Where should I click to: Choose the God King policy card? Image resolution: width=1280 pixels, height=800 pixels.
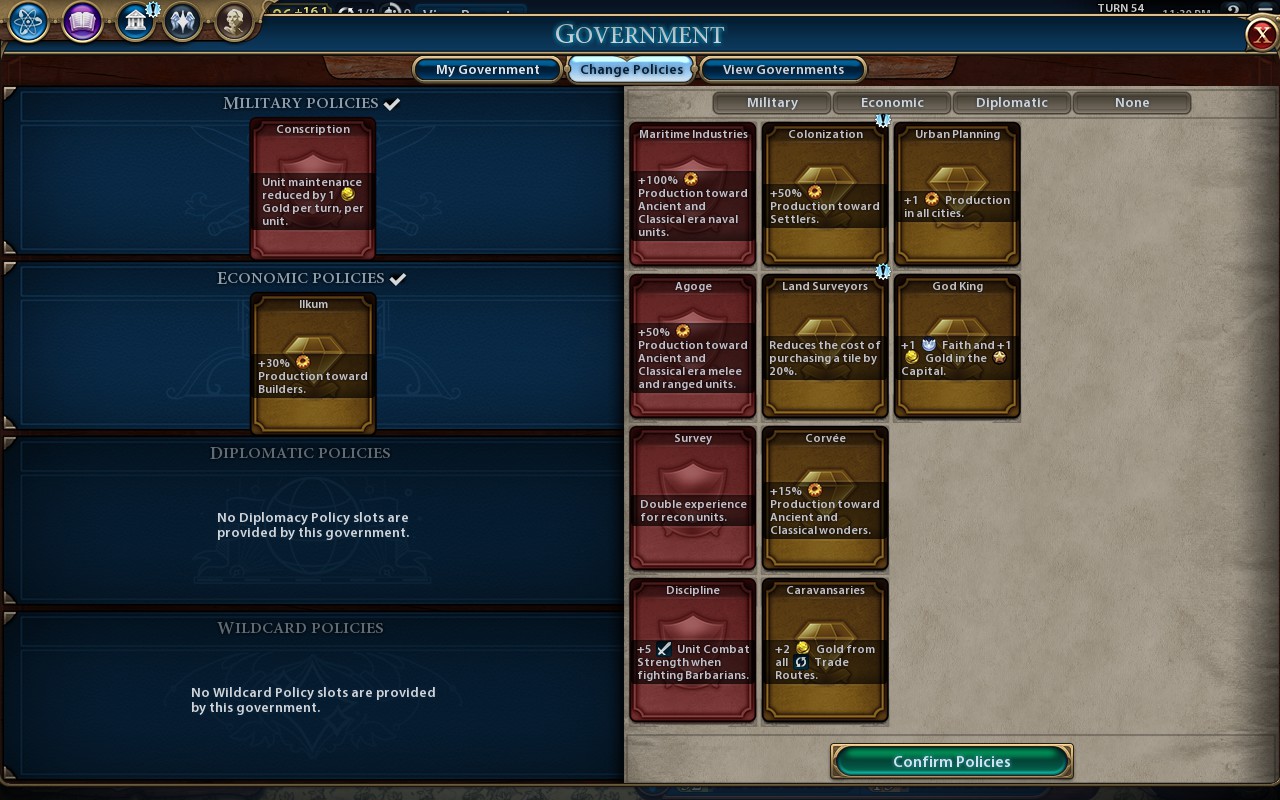tap(957, 346)
